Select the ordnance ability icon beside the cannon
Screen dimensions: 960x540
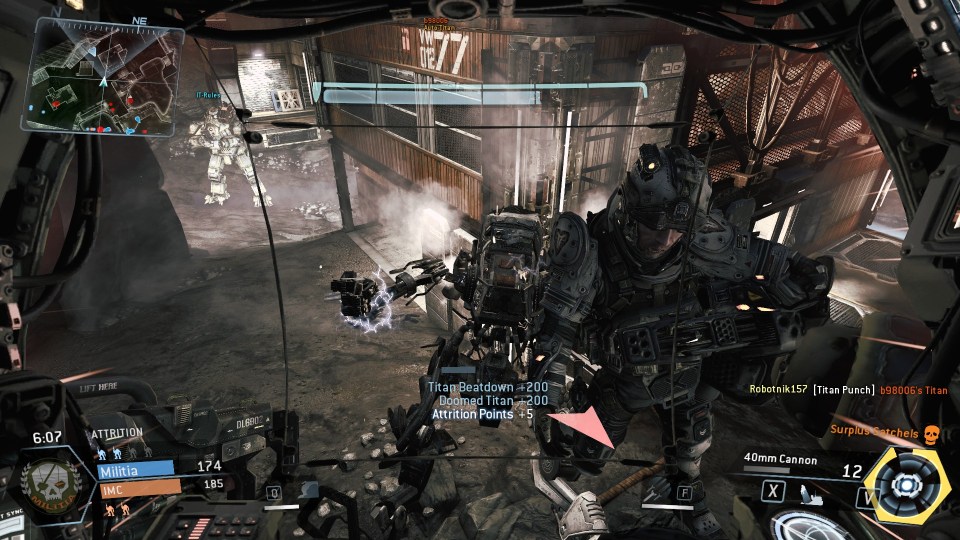pos(814,492)
